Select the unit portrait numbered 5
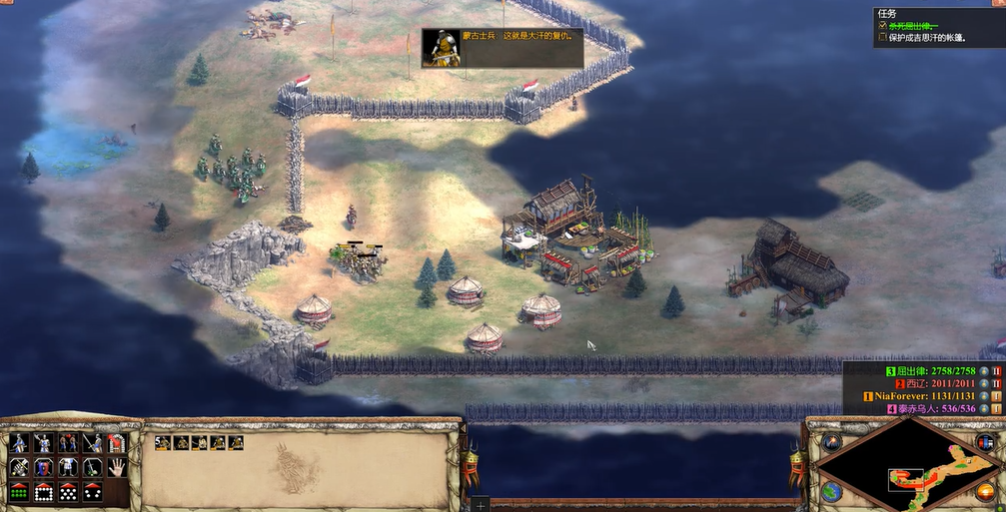 [x=163, y=443]
